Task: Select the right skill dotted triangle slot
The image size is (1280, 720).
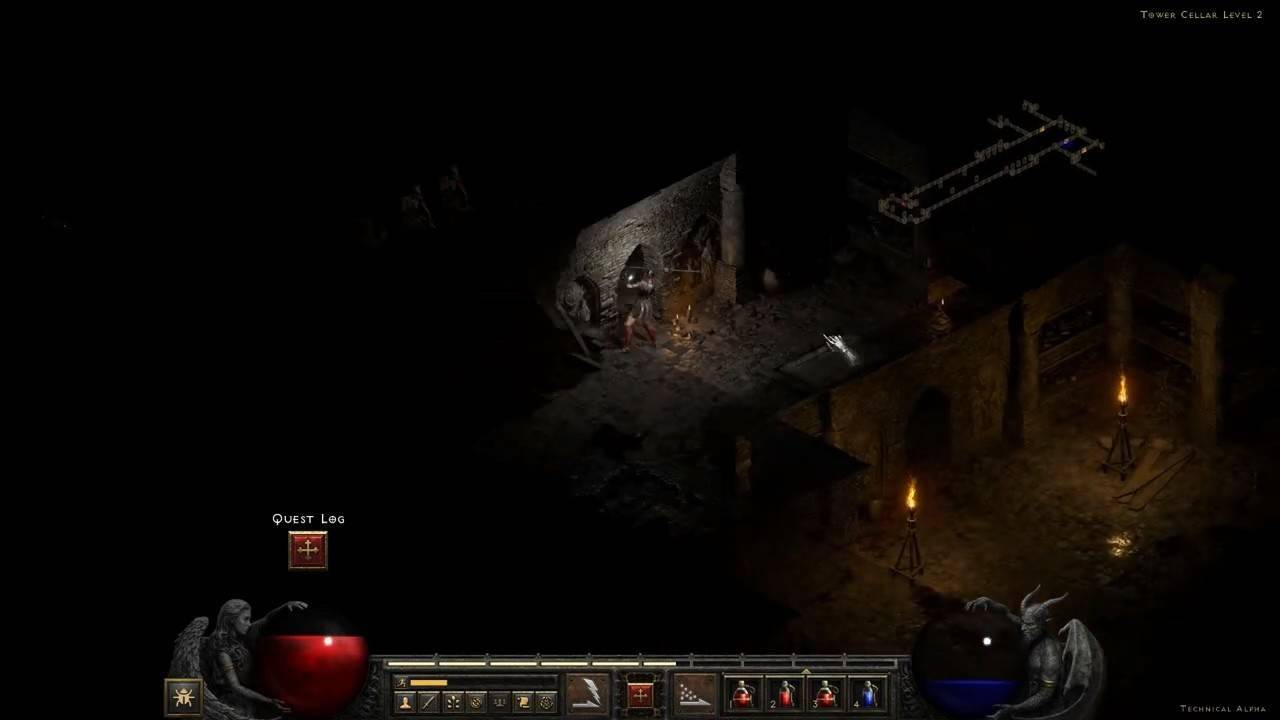Action: pos(694,694)
